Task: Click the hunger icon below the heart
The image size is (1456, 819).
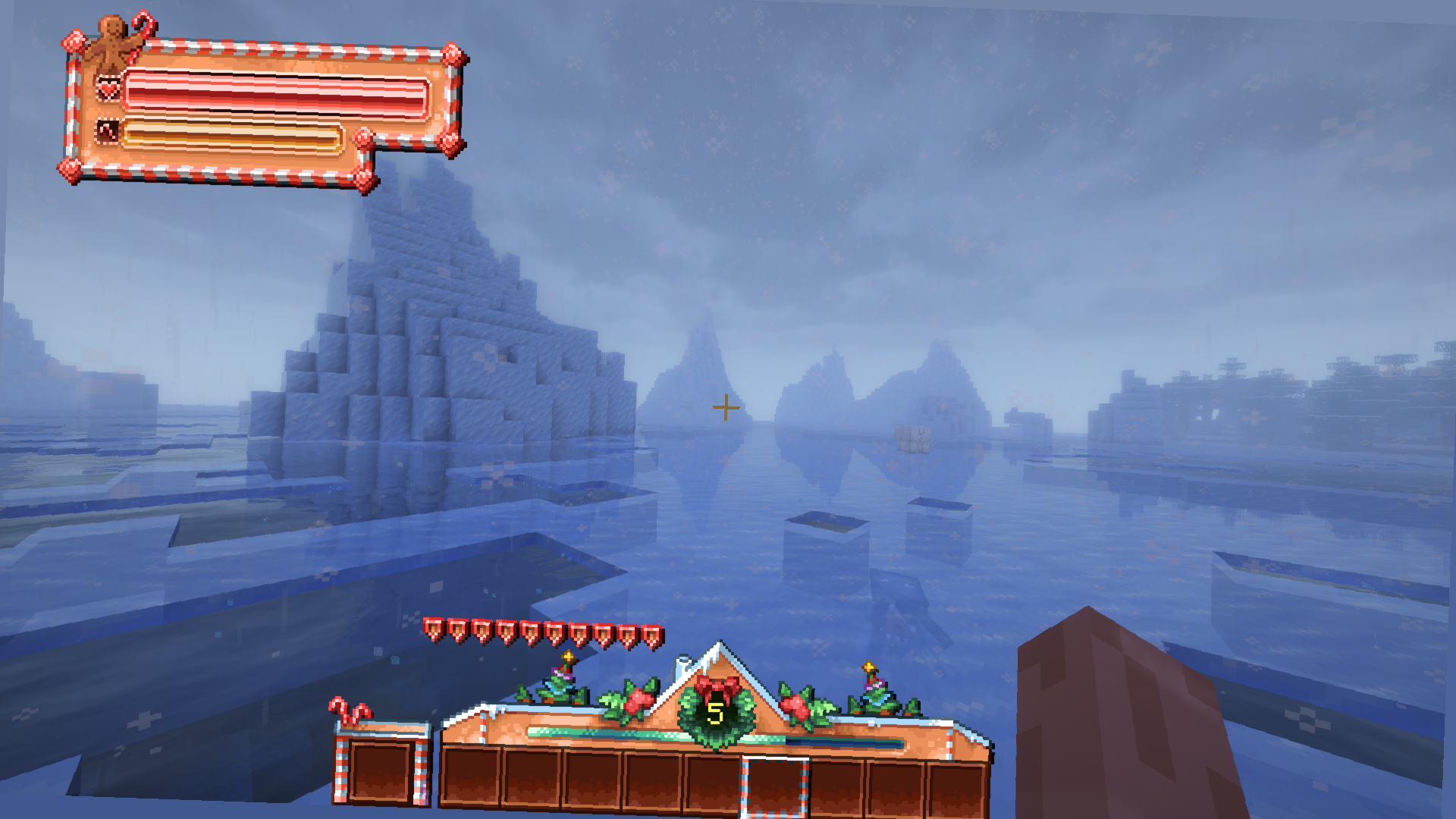Action: pos(108,130)
